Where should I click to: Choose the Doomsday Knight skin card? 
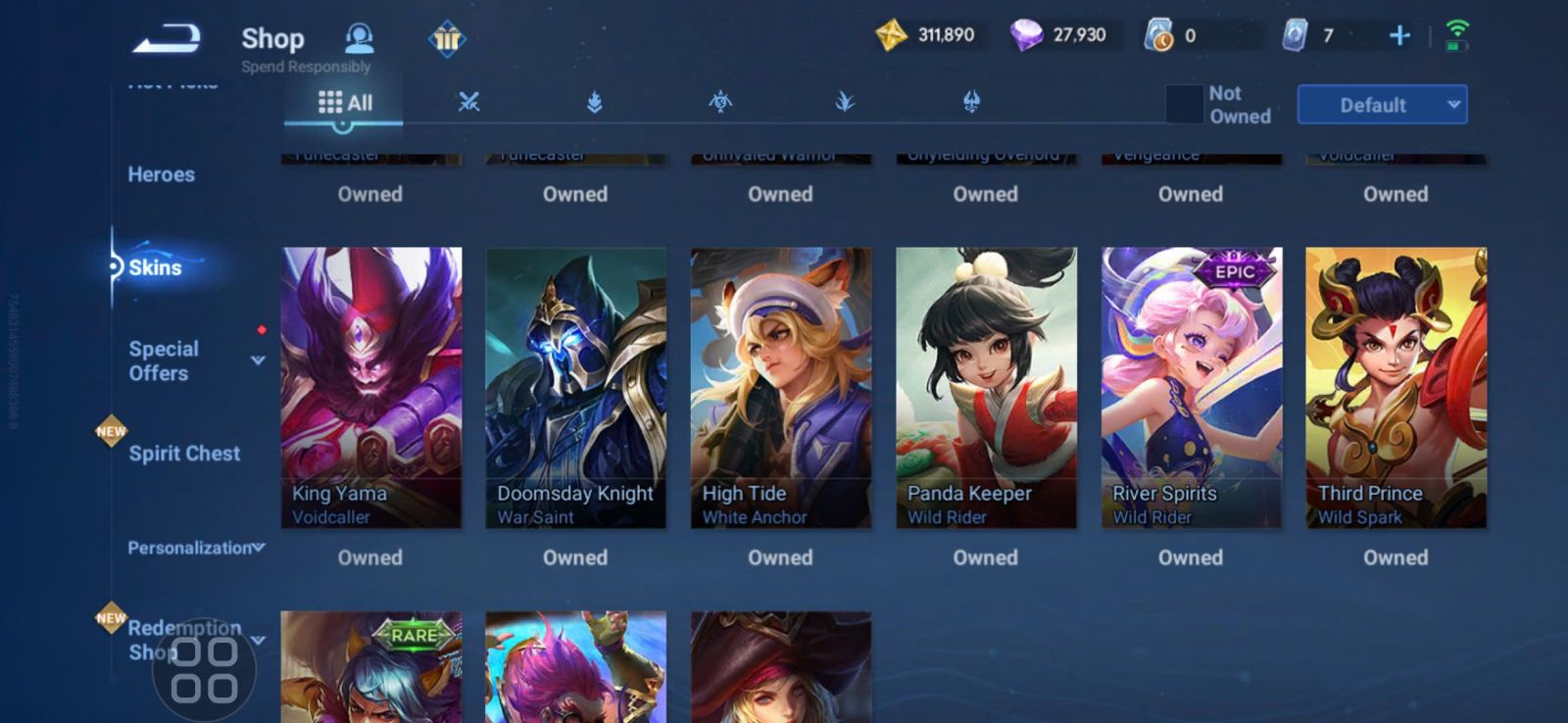tap(576, 387)
